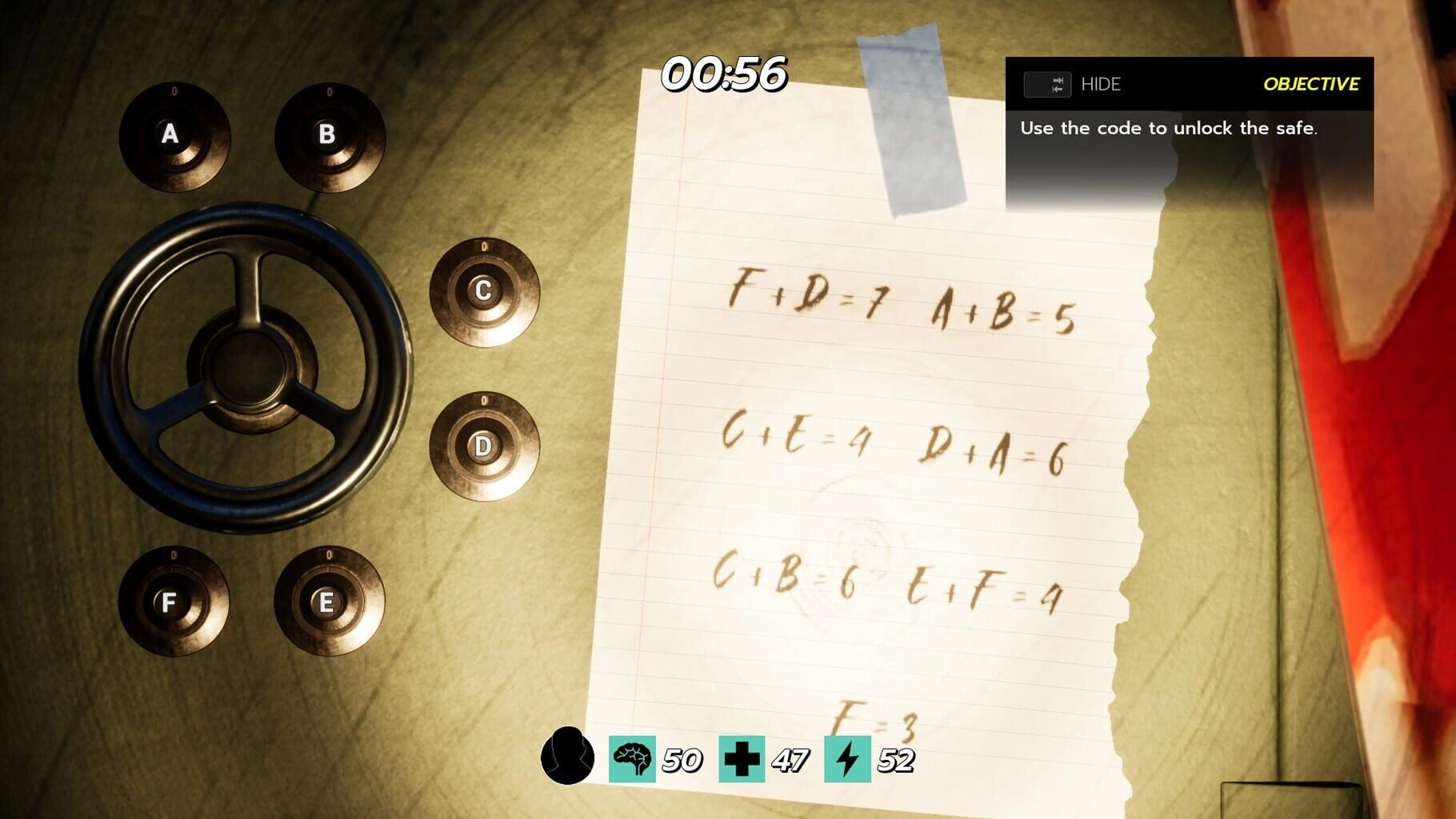Image resolution: width=1456 pixels, height=819 pixels.
Task: Hide the Objective panel
Action: (x=1072, y=84)
